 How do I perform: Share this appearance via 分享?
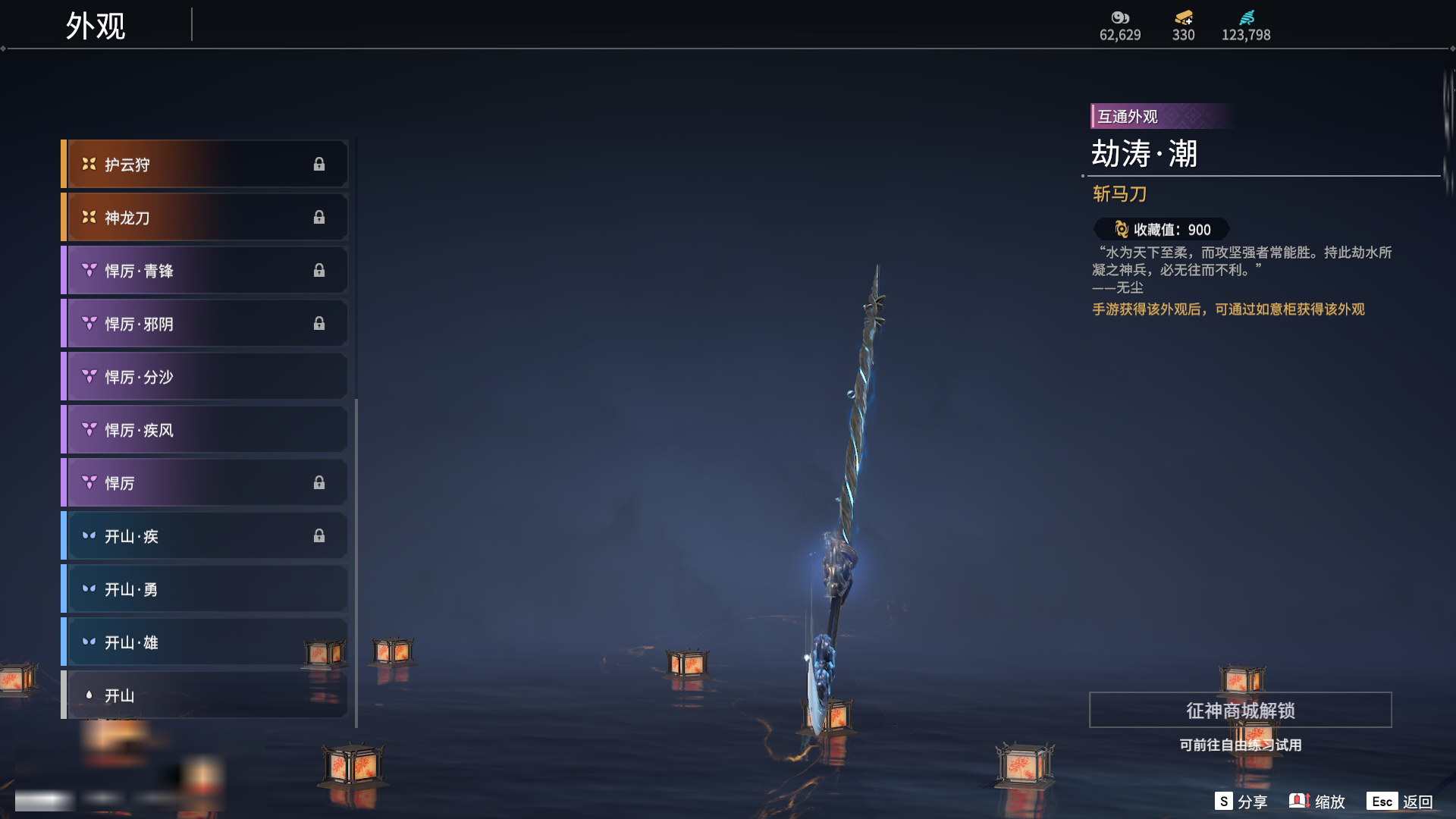(1241, 802)
